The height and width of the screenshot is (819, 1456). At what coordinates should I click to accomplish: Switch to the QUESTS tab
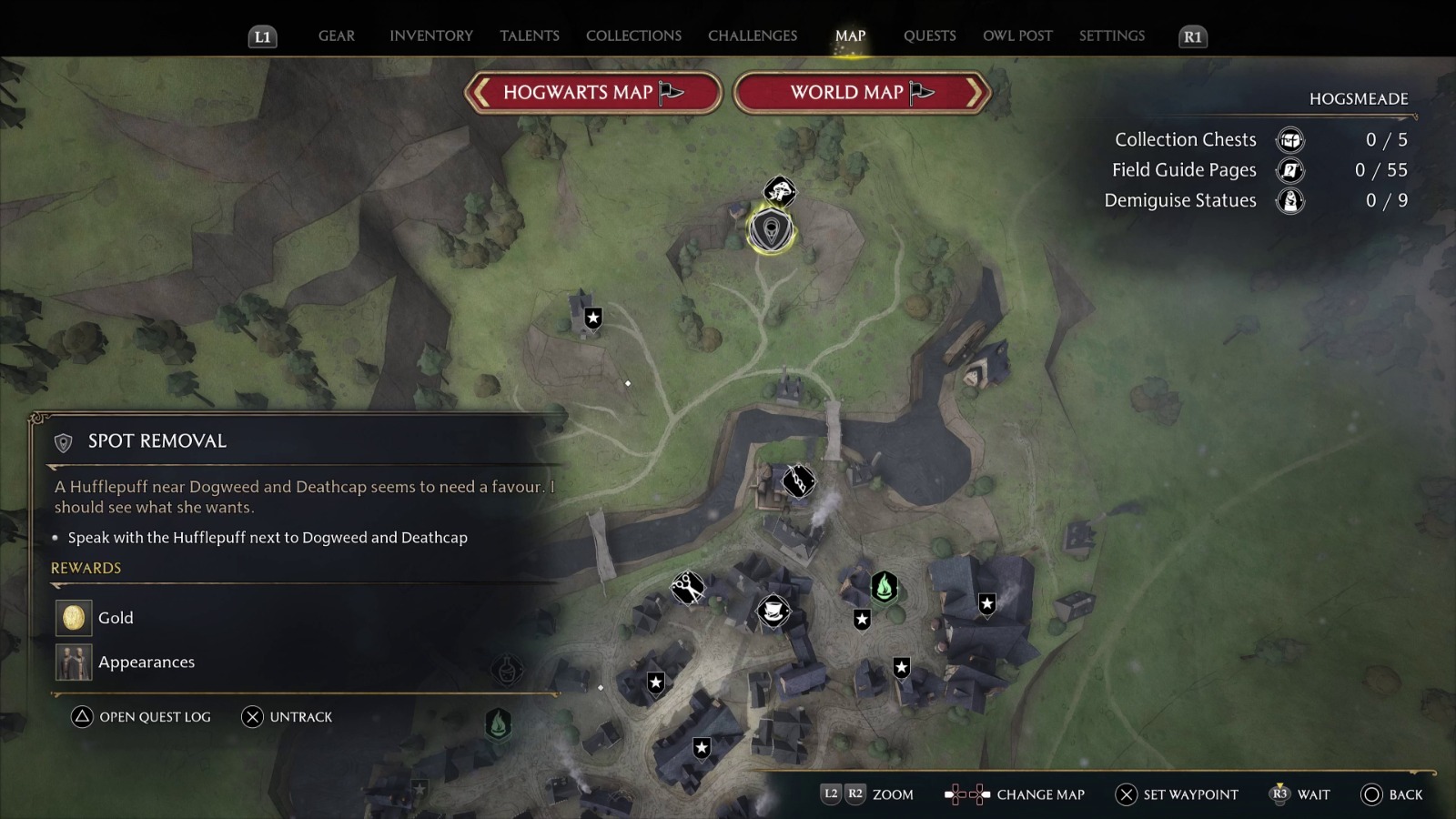(929, 35)
